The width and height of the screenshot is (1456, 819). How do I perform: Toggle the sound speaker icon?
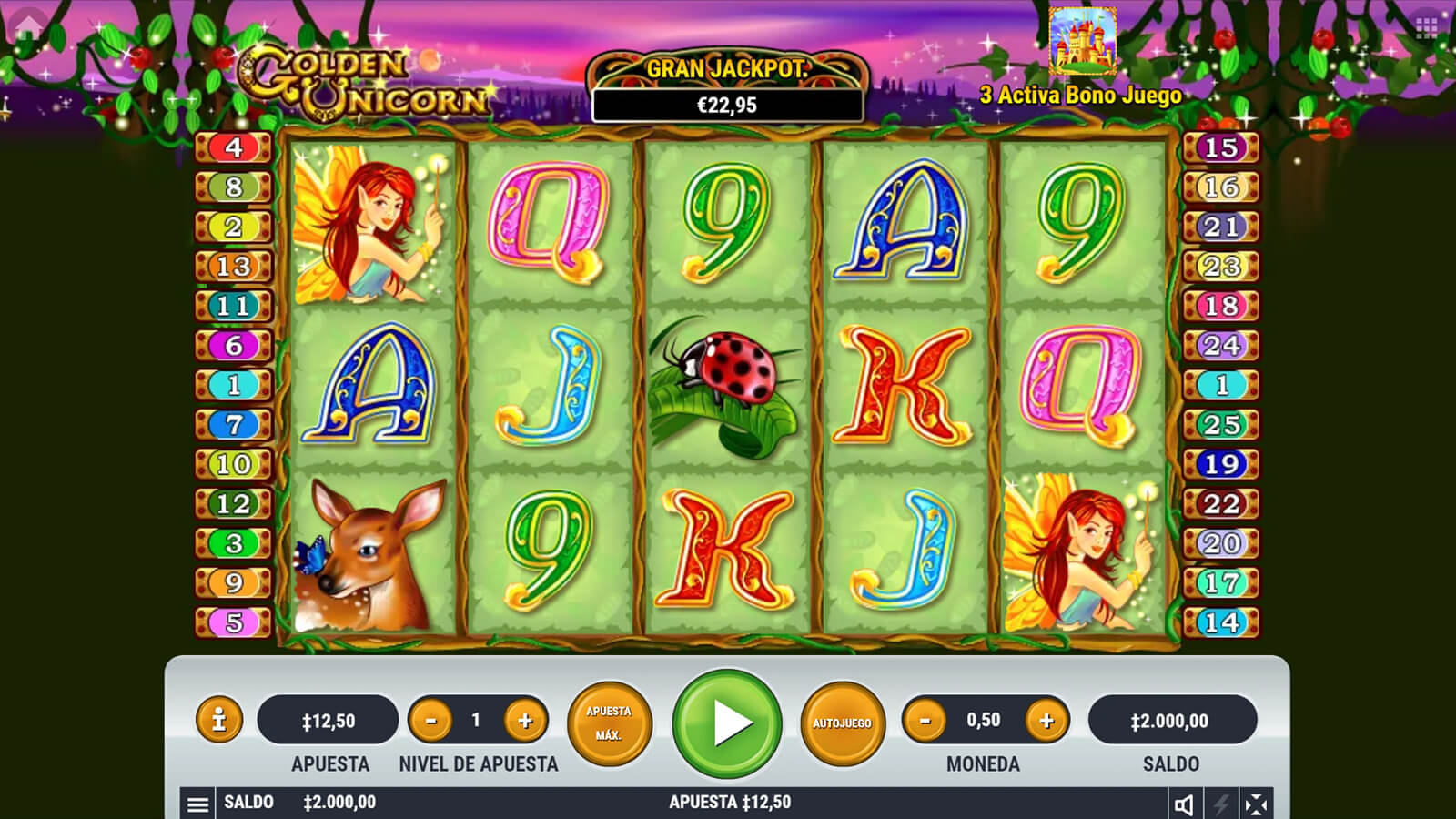[1184, 804]
